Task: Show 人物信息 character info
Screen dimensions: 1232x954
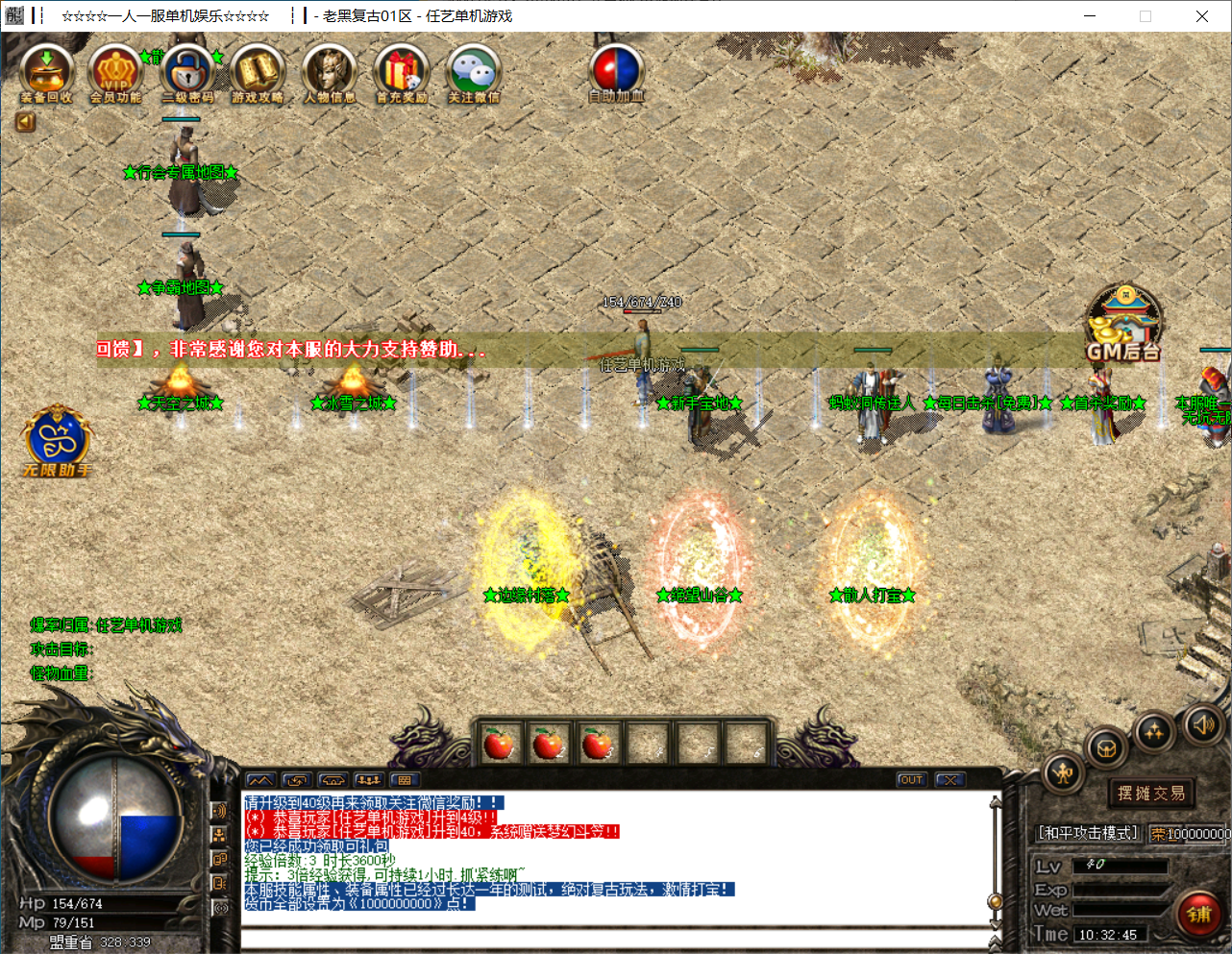Action: tap(329, 71)
